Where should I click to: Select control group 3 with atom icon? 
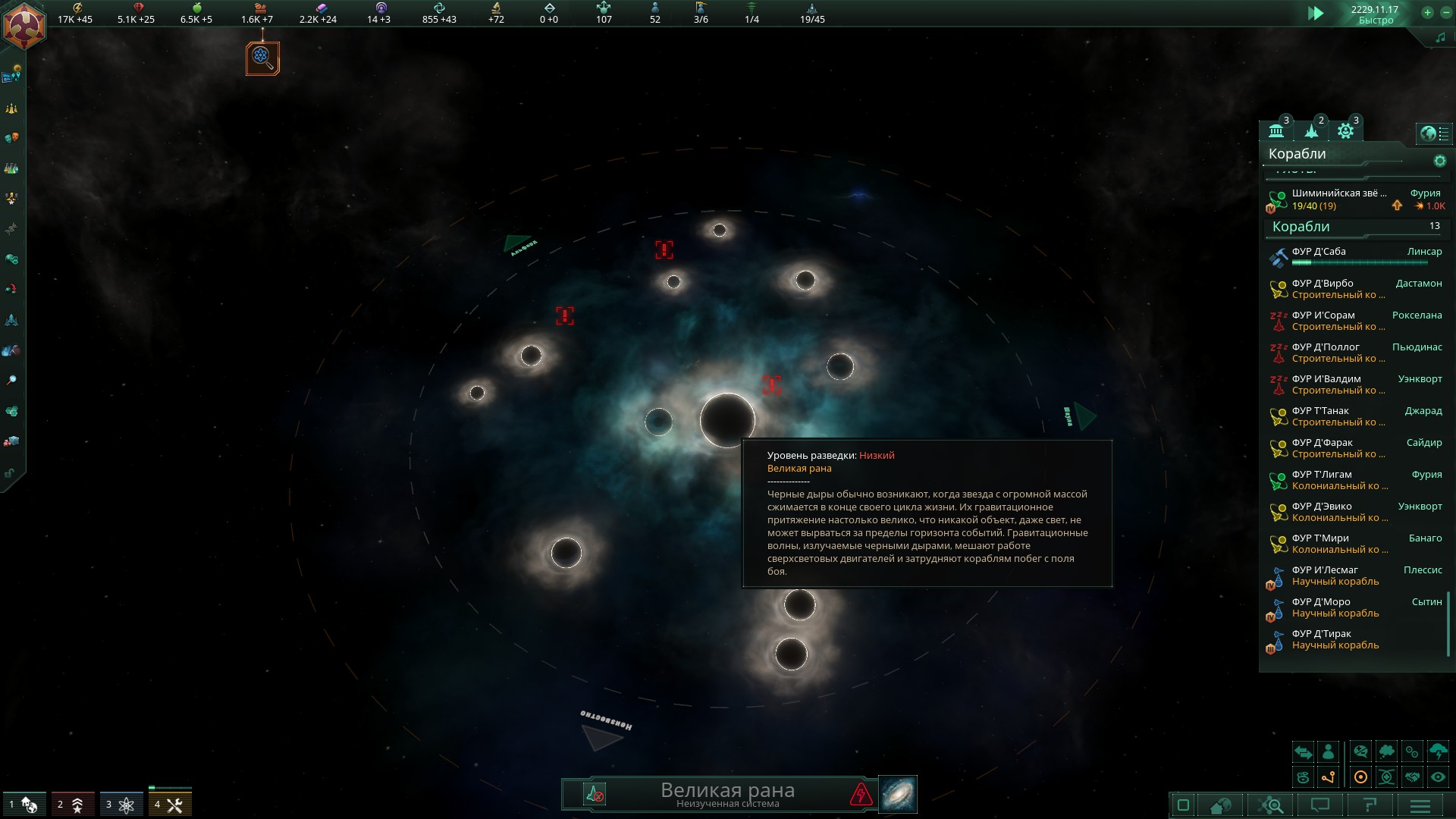121,805
